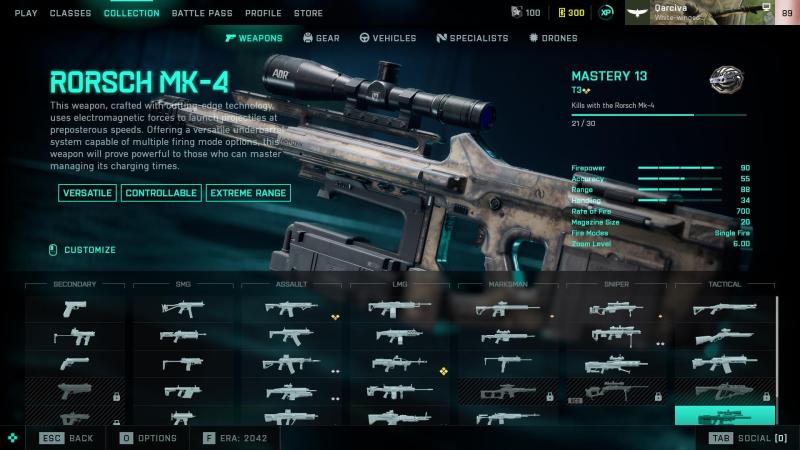Viewport: 800px width, 450px height.
Task: Open the Store
Action: 308,13
